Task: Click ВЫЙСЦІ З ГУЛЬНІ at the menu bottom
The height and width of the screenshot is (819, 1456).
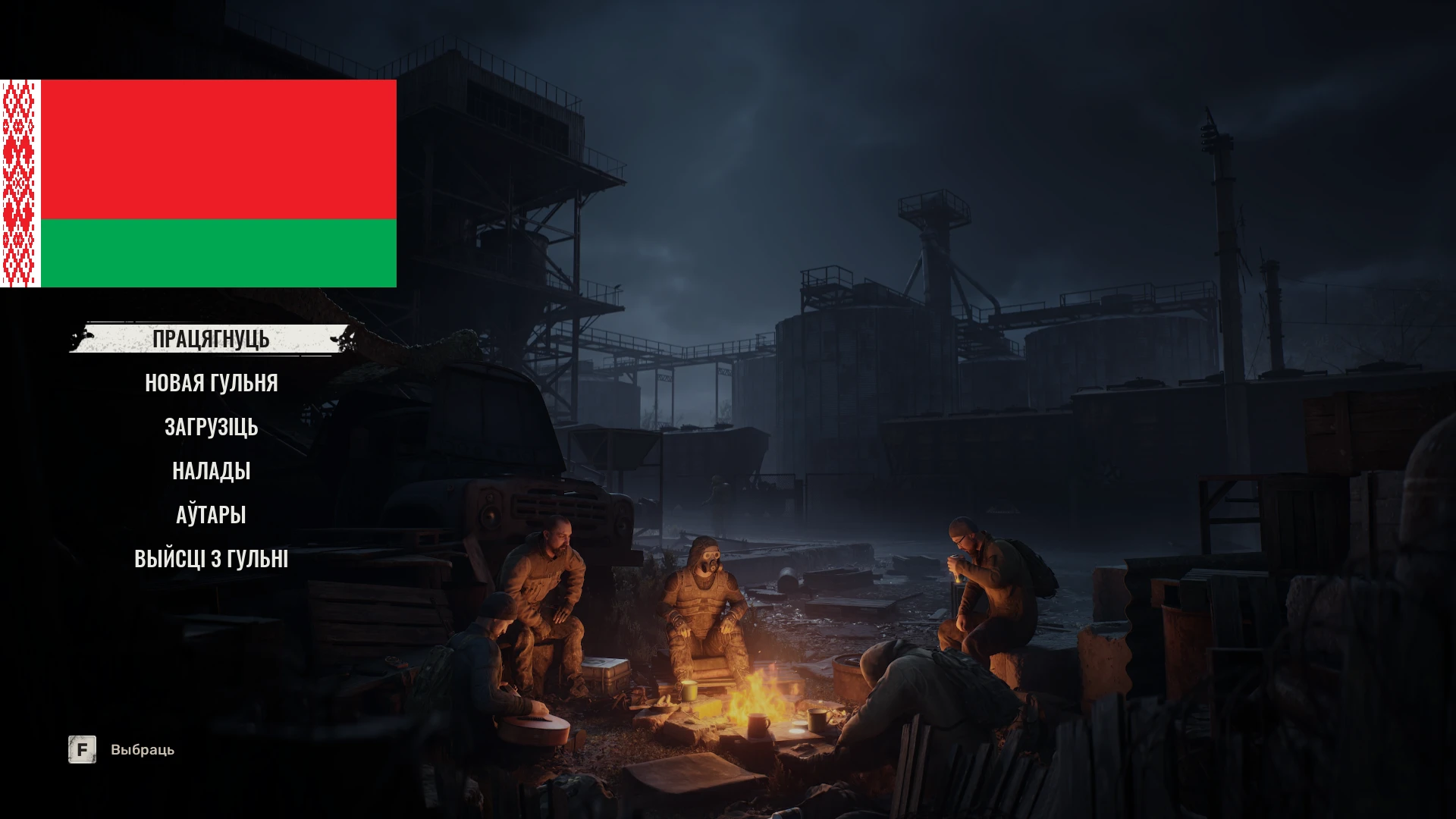Action: coord(211,558)
